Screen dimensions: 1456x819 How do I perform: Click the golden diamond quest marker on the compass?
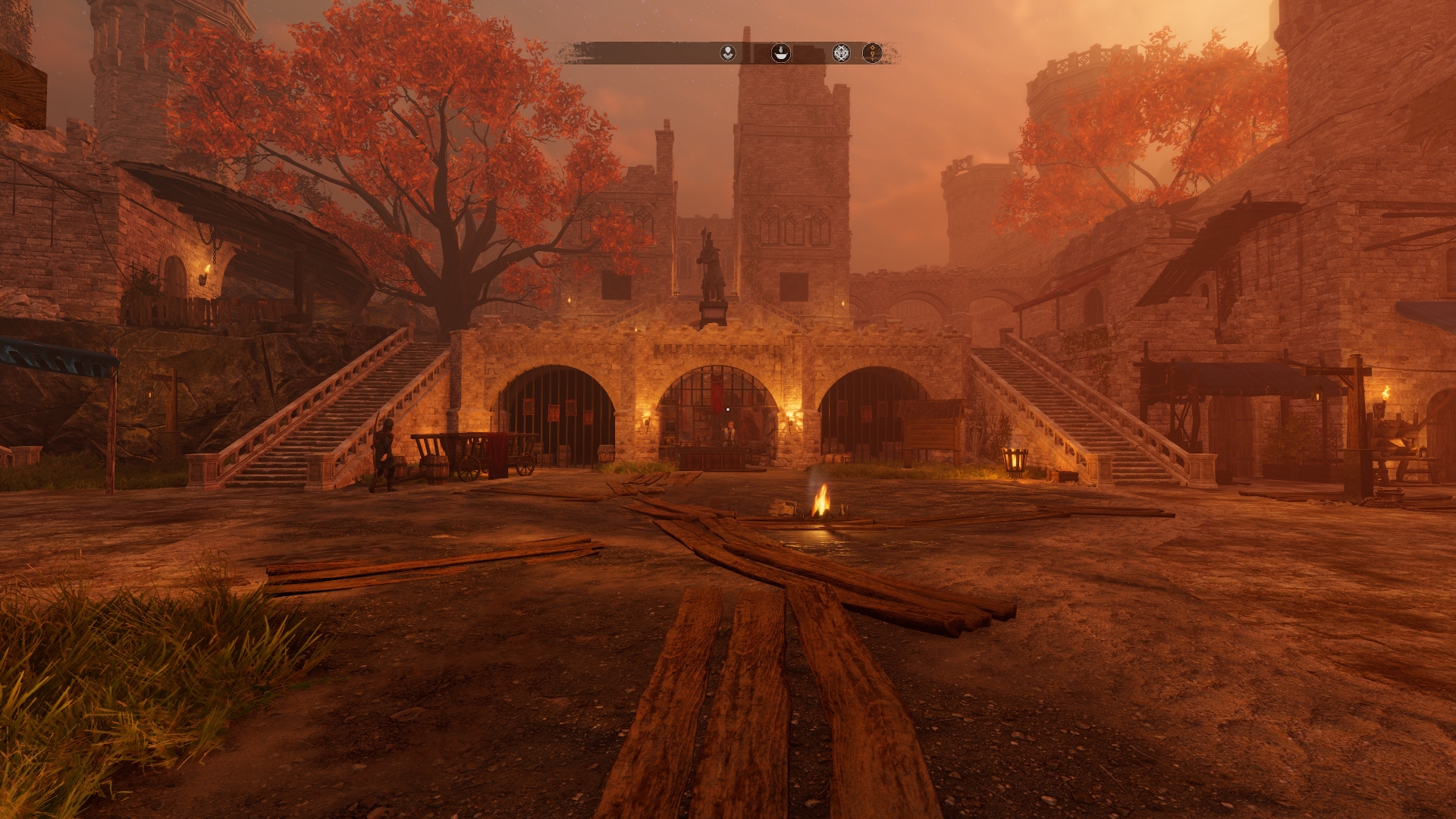(872, 52)
